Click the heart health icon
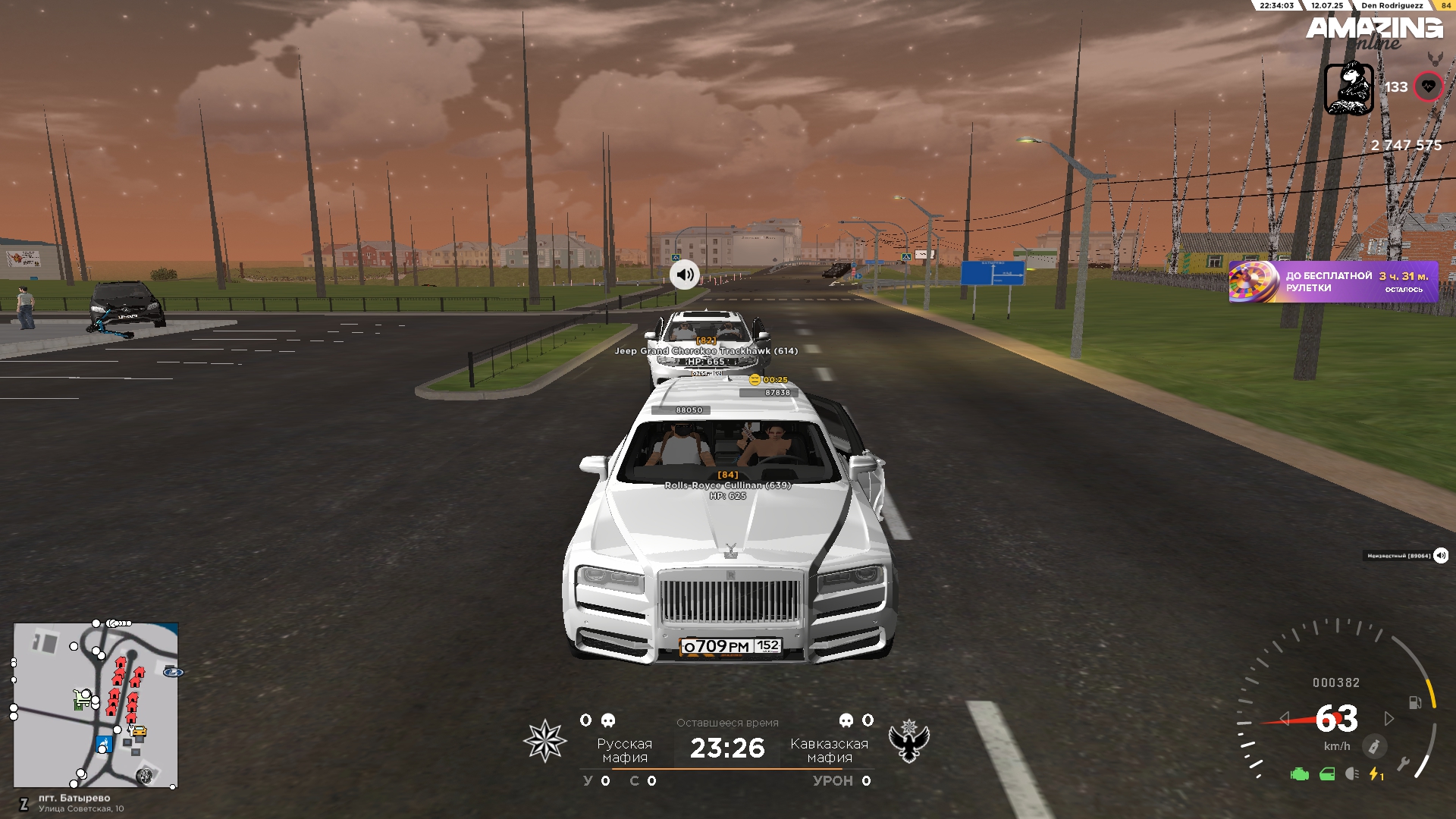The height and width of the screenshot is (819, 1456). tap(1428, 86)
